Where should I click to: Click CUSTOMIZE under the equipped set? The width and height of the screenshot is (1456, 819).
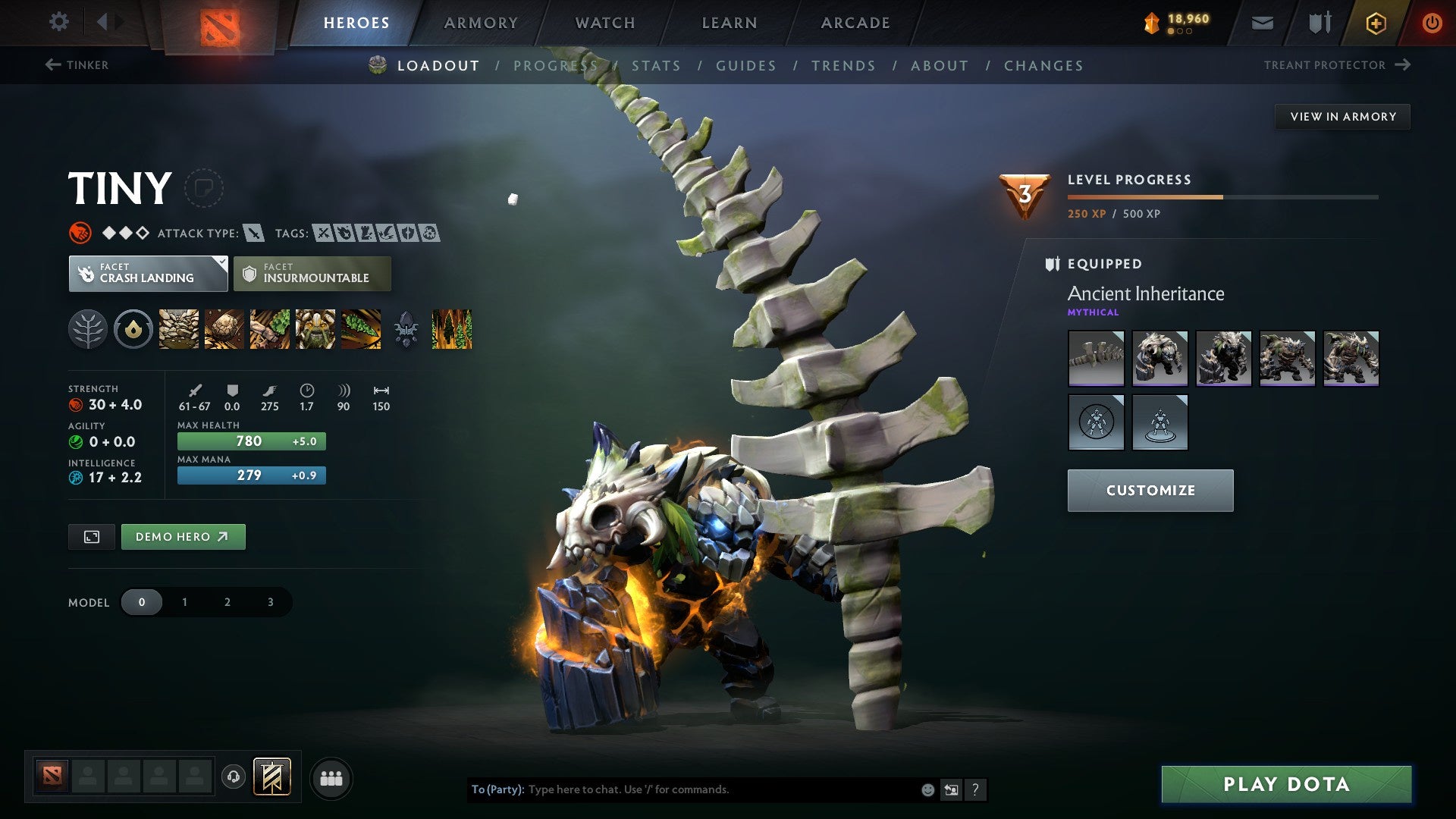coord(1150,490)
